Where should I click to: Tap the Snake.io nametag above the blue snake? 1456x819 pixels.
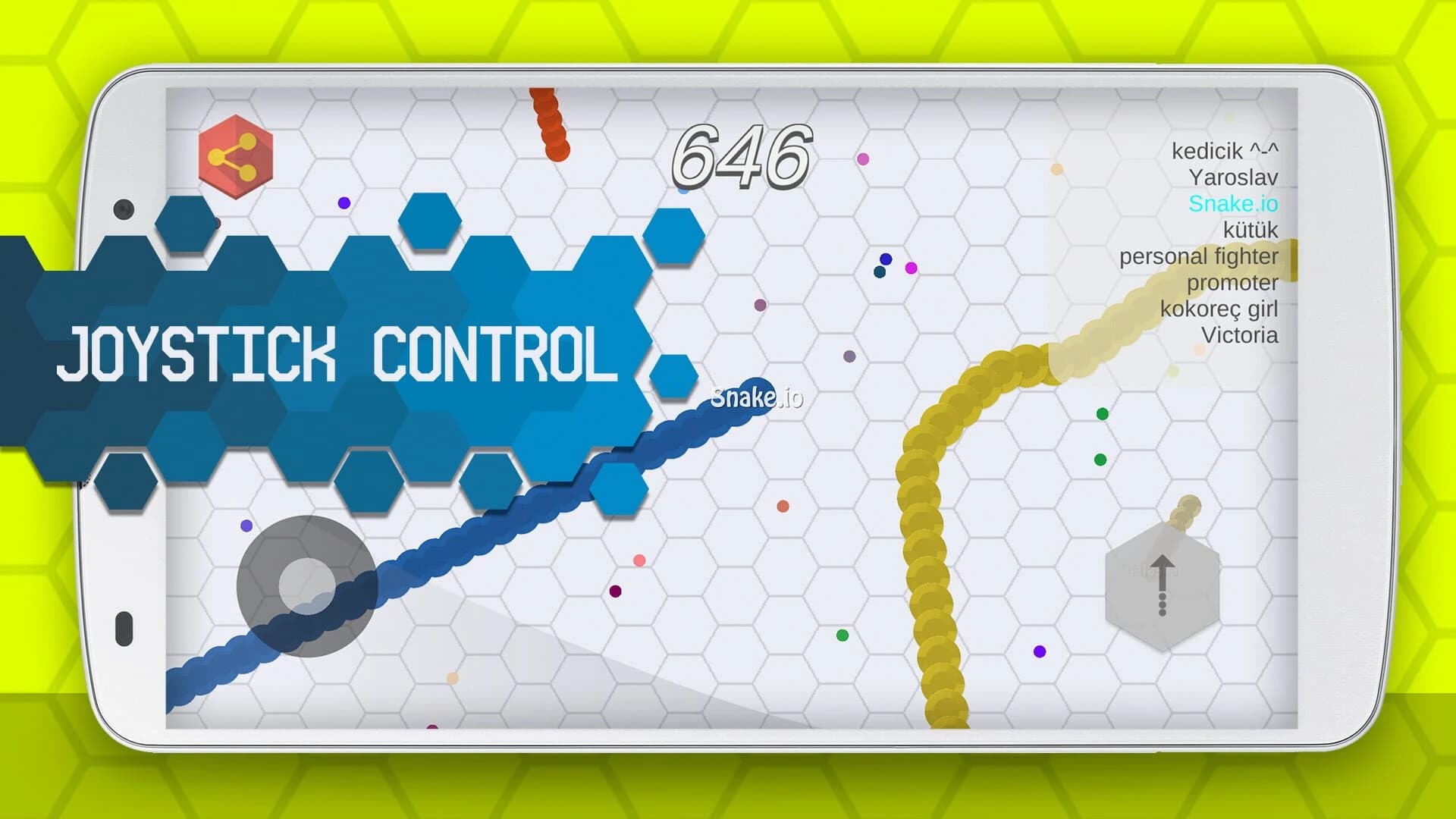[758, 397]
